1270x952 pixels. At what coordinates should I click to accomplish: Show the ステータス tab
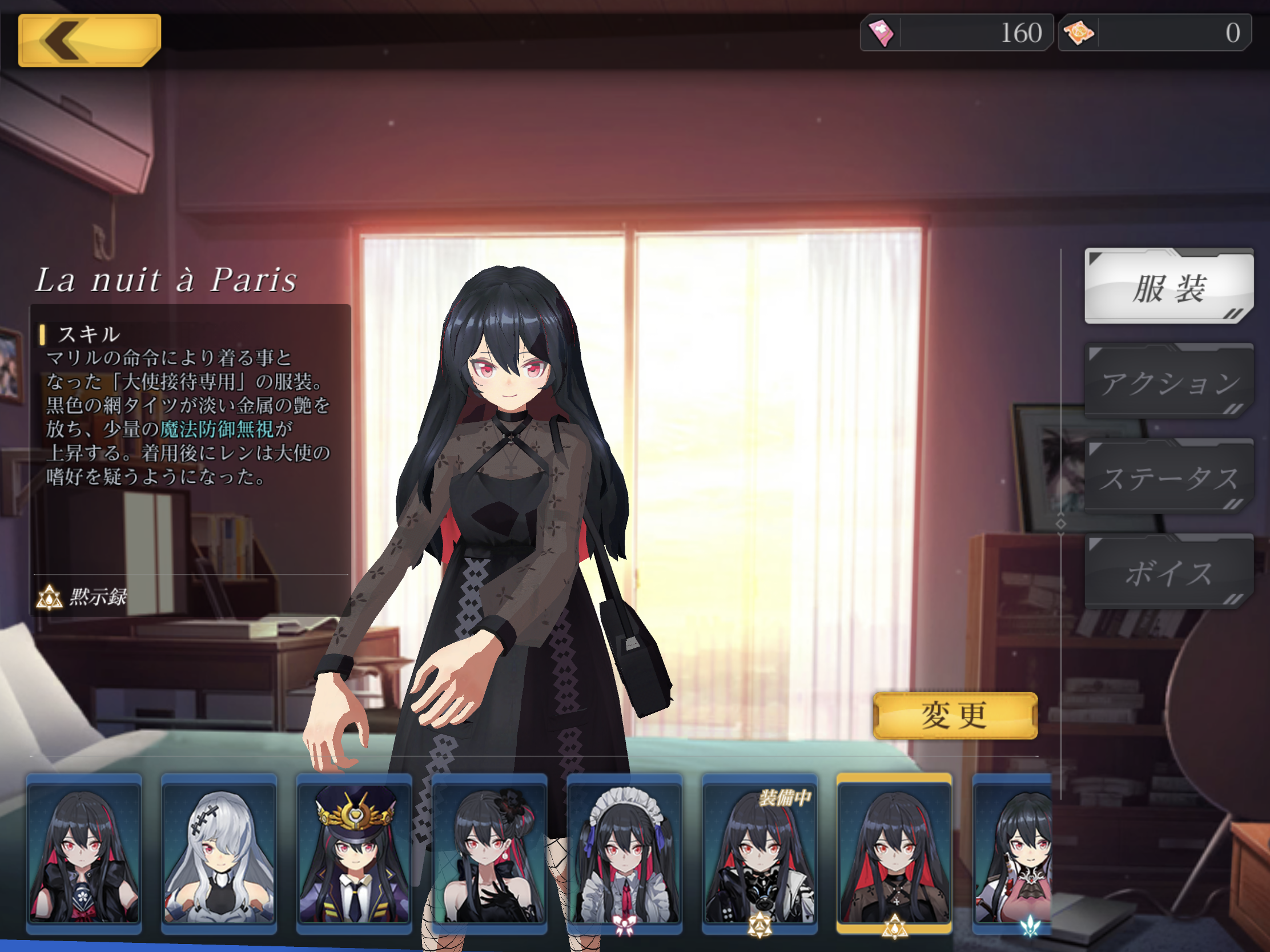[1168, 478]
